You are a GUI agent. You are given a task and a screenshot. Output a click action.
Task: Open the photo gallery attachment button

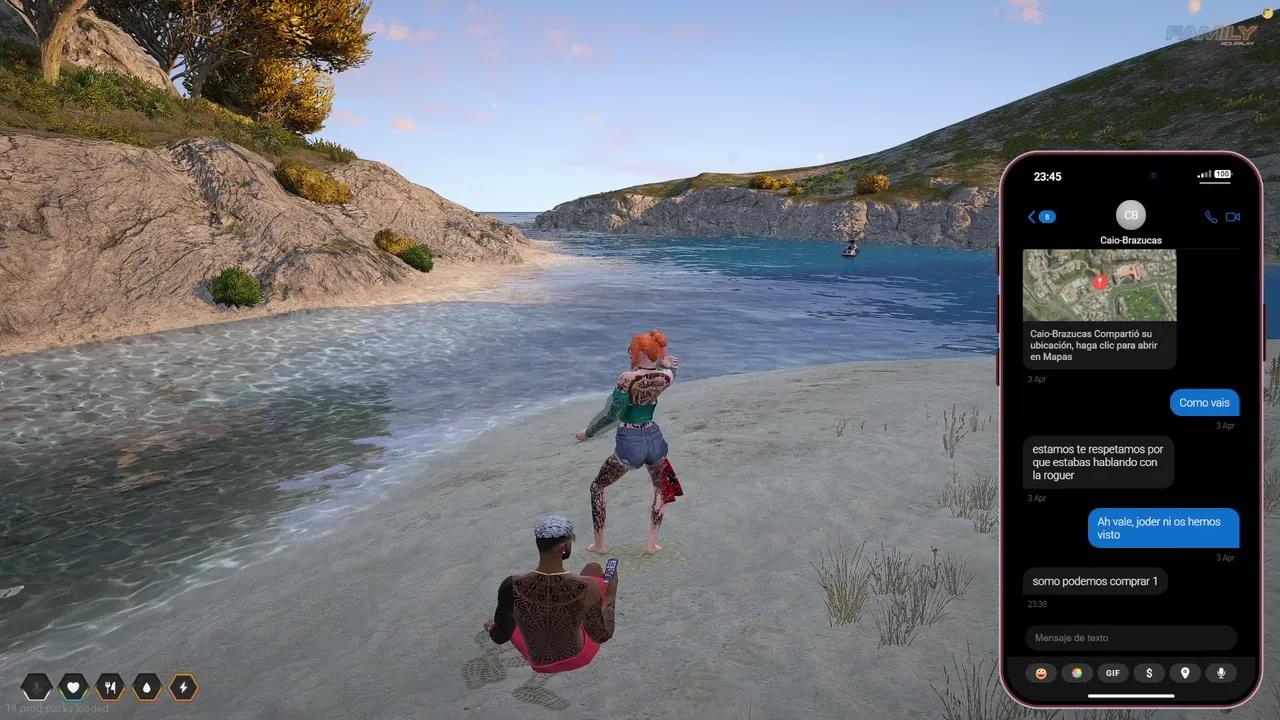(1077, 673)
